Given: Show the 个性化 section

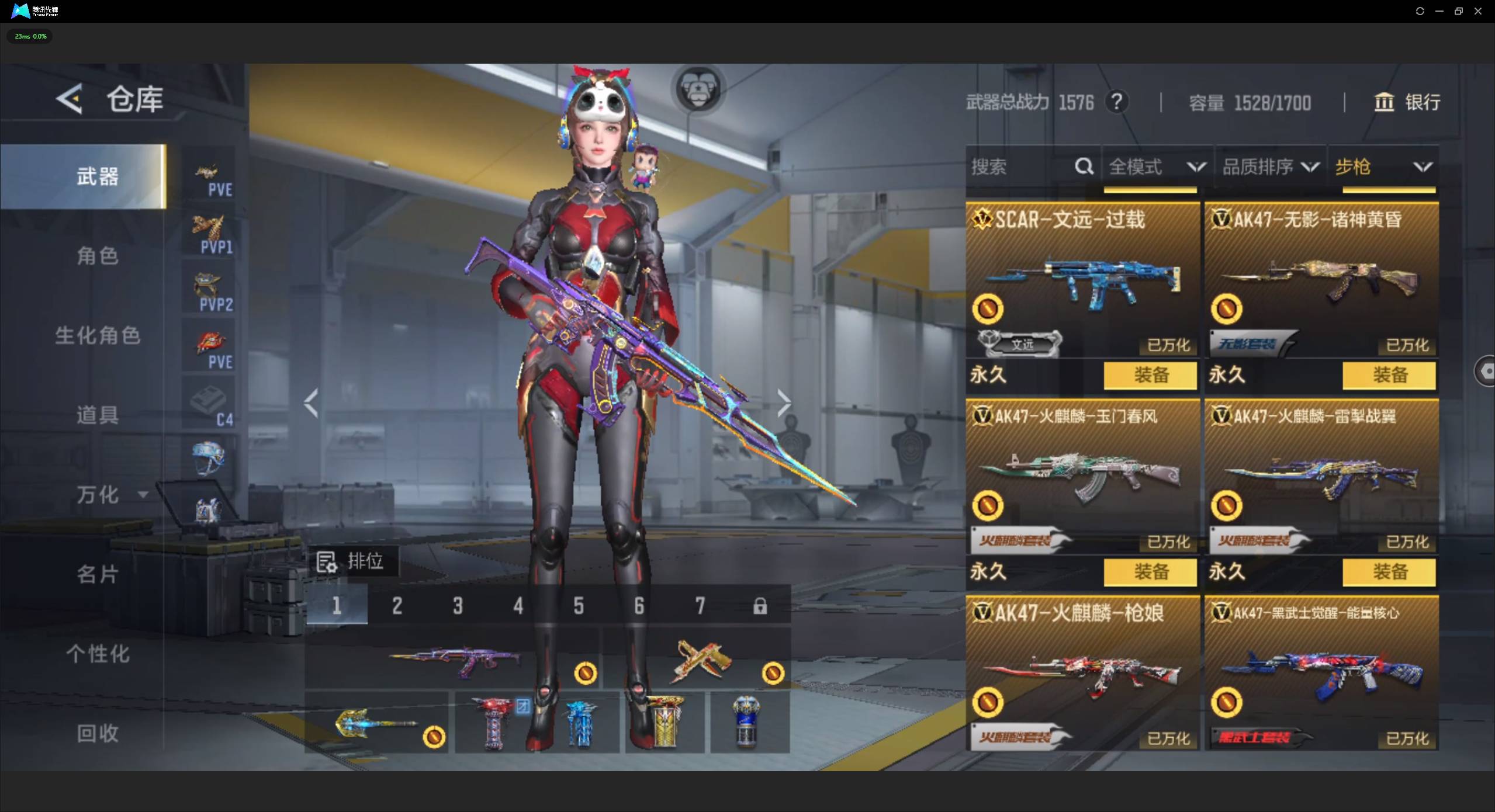Looking at the screenshot, I should coord(98,654).
